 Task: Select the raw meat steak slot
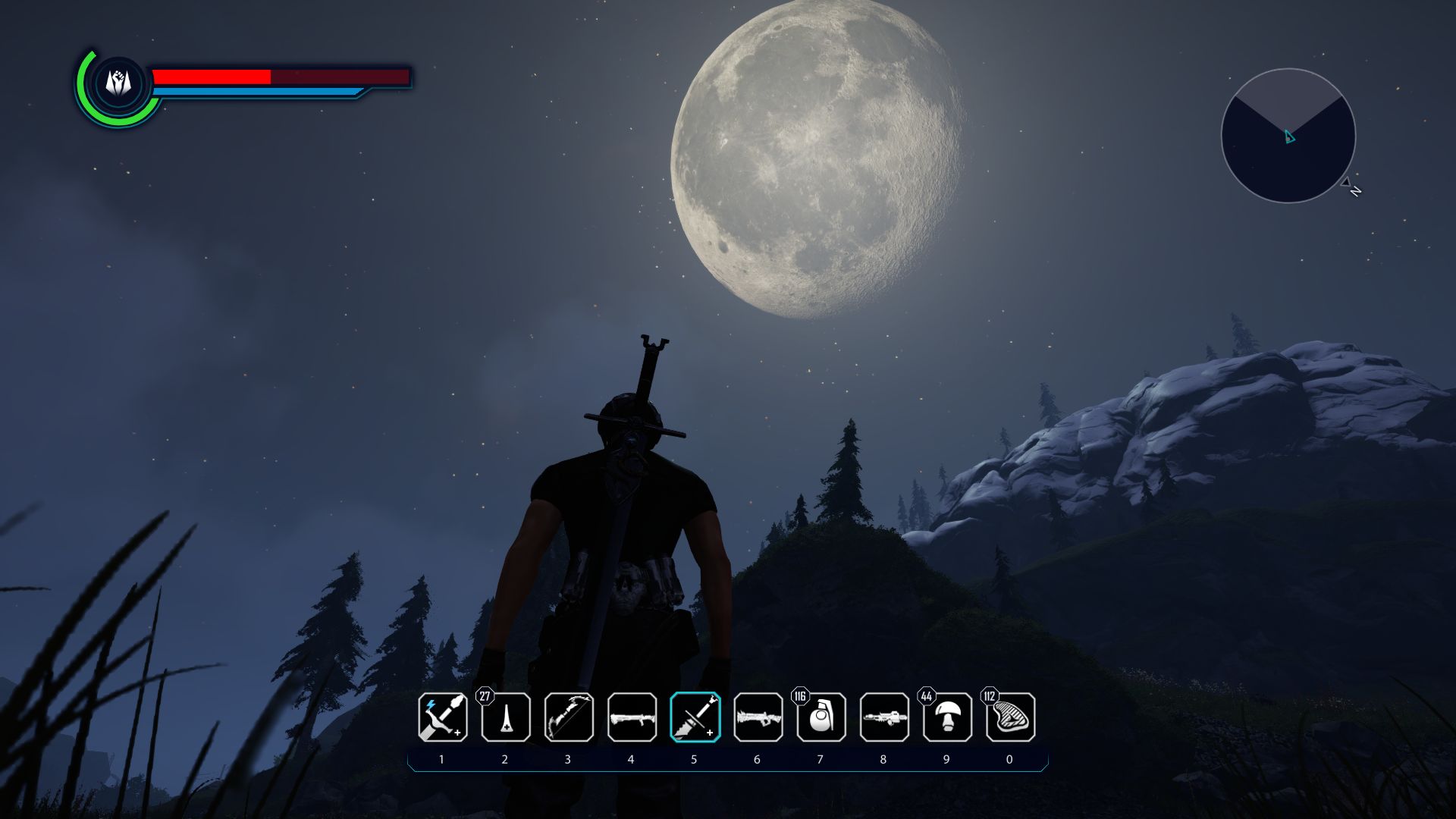tap(1010, 717)
